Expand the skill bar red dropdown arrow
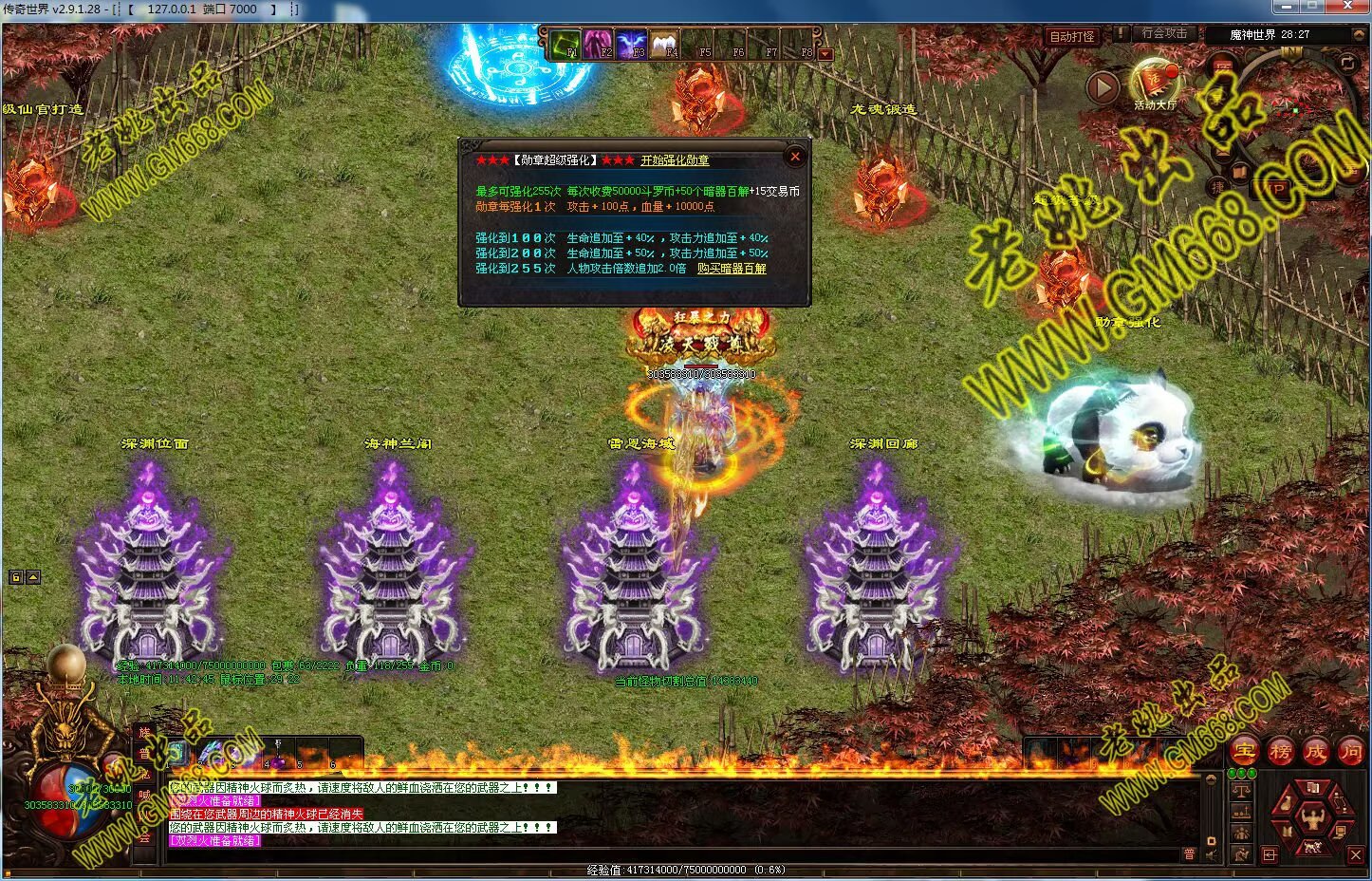 825,54
